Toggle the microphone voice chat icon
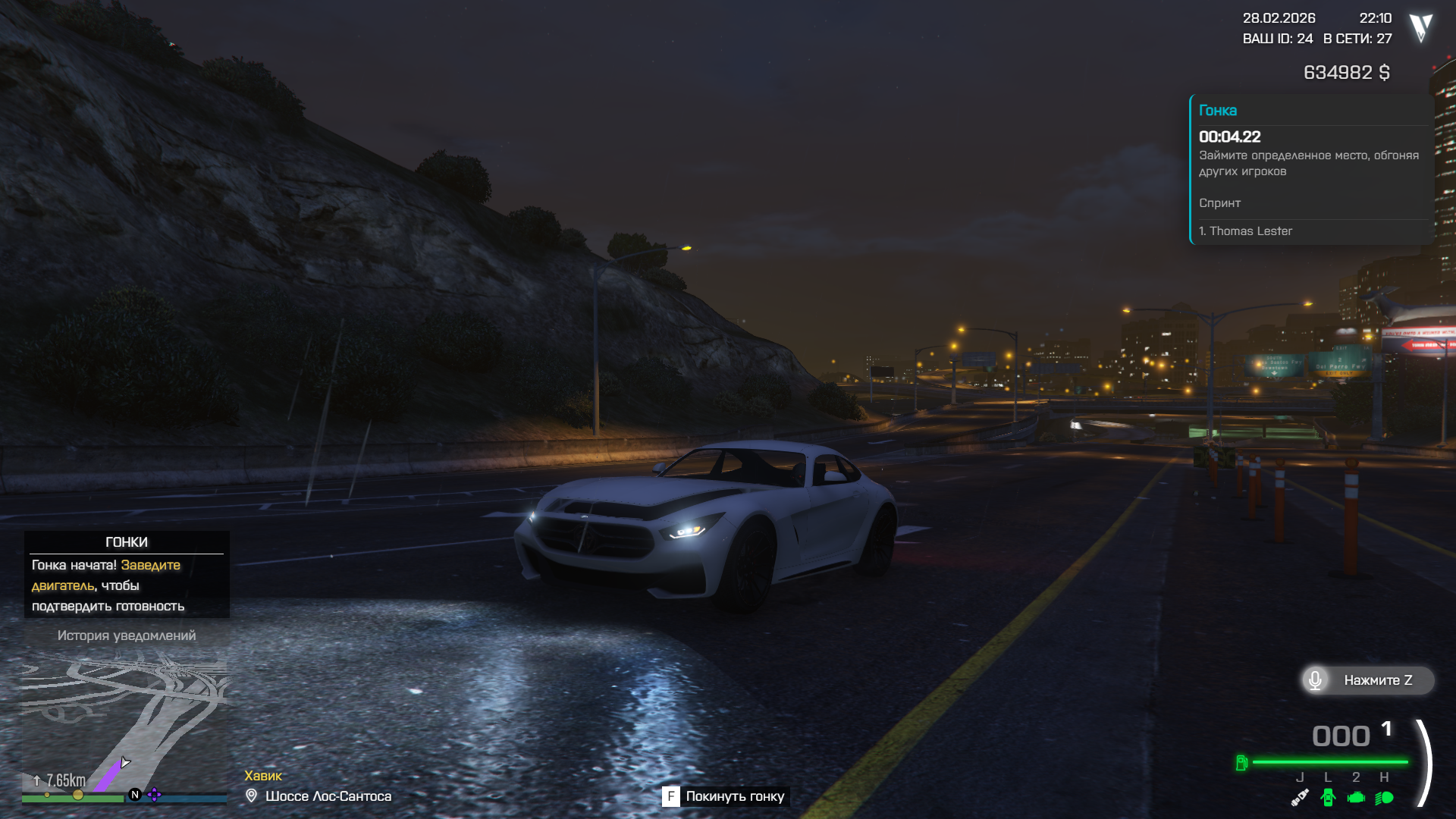The width and height of the screenshot is (1456, 819). point(1316,680)
